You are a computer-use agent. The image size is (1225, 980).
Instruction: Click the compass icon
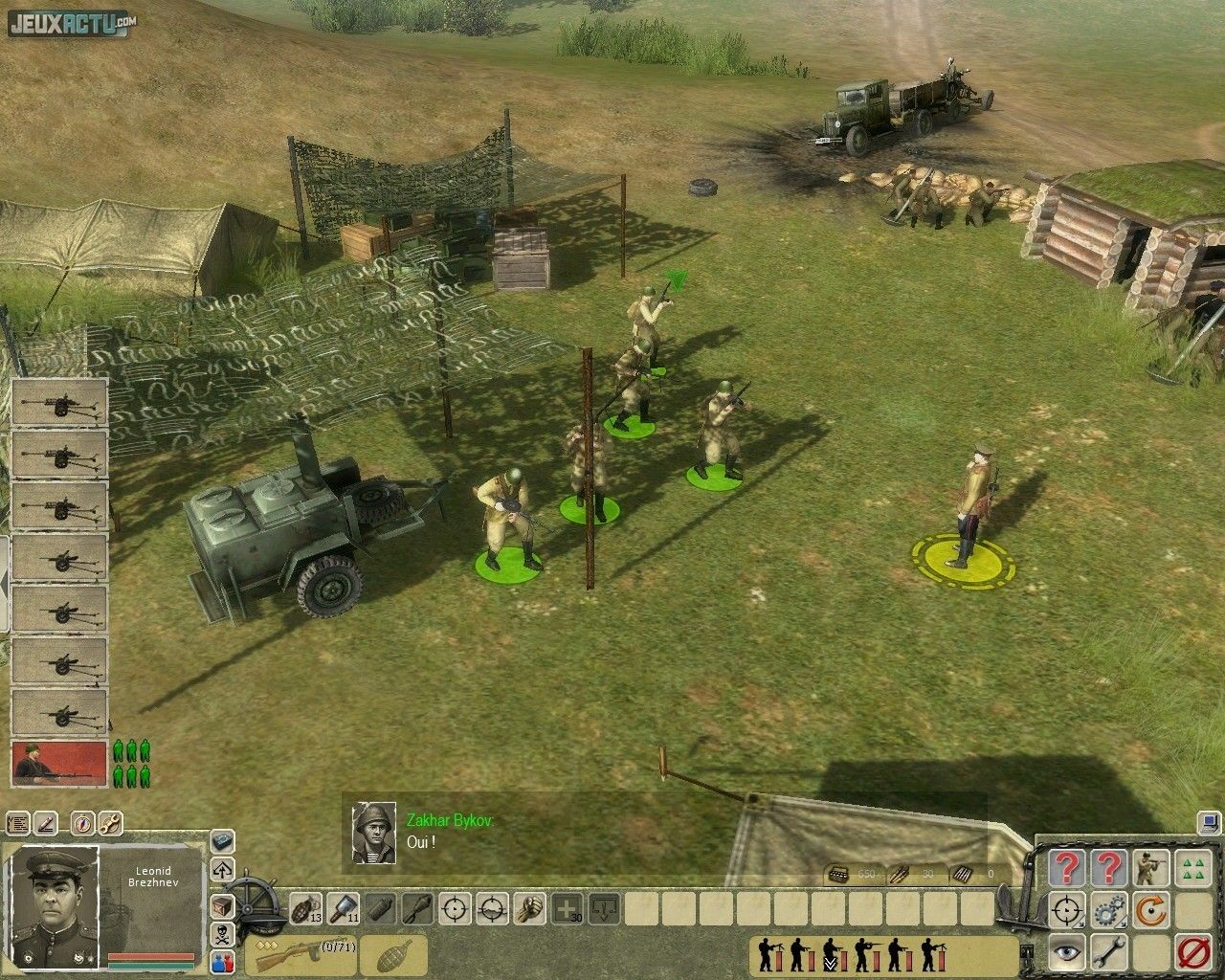point(80,823)
